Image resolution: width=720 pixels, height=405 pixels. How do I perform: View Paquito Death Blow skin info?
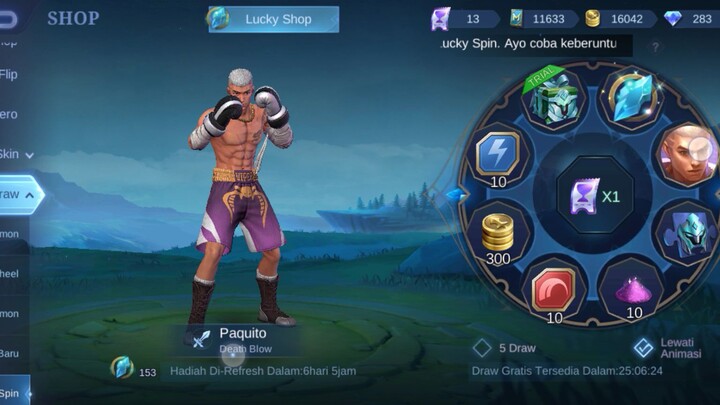point(243,339)
